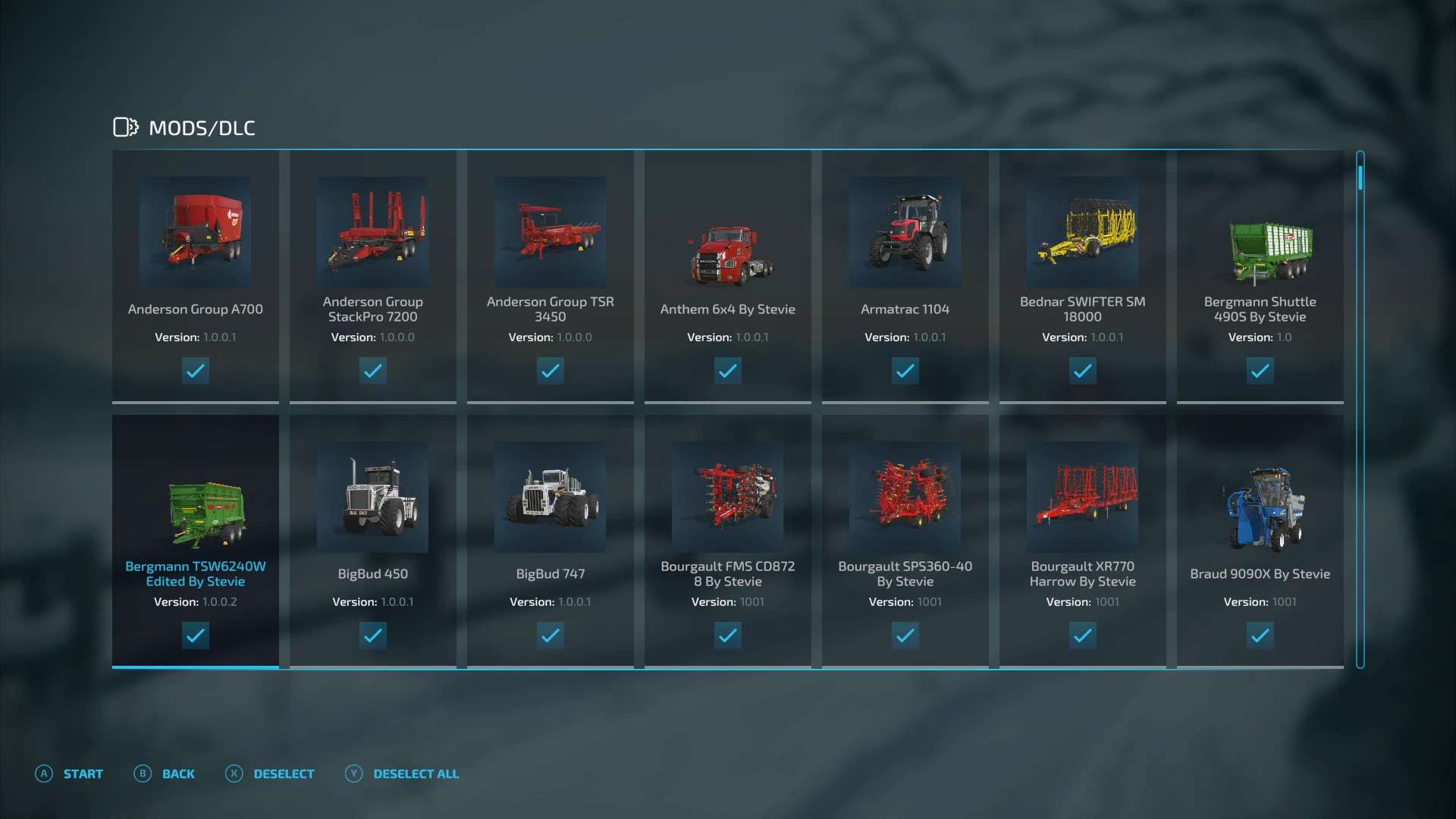Uncheck the Anderson Group StackPro 7200 mod
This screenshot has height=819, width=1456.
(372, 371)
